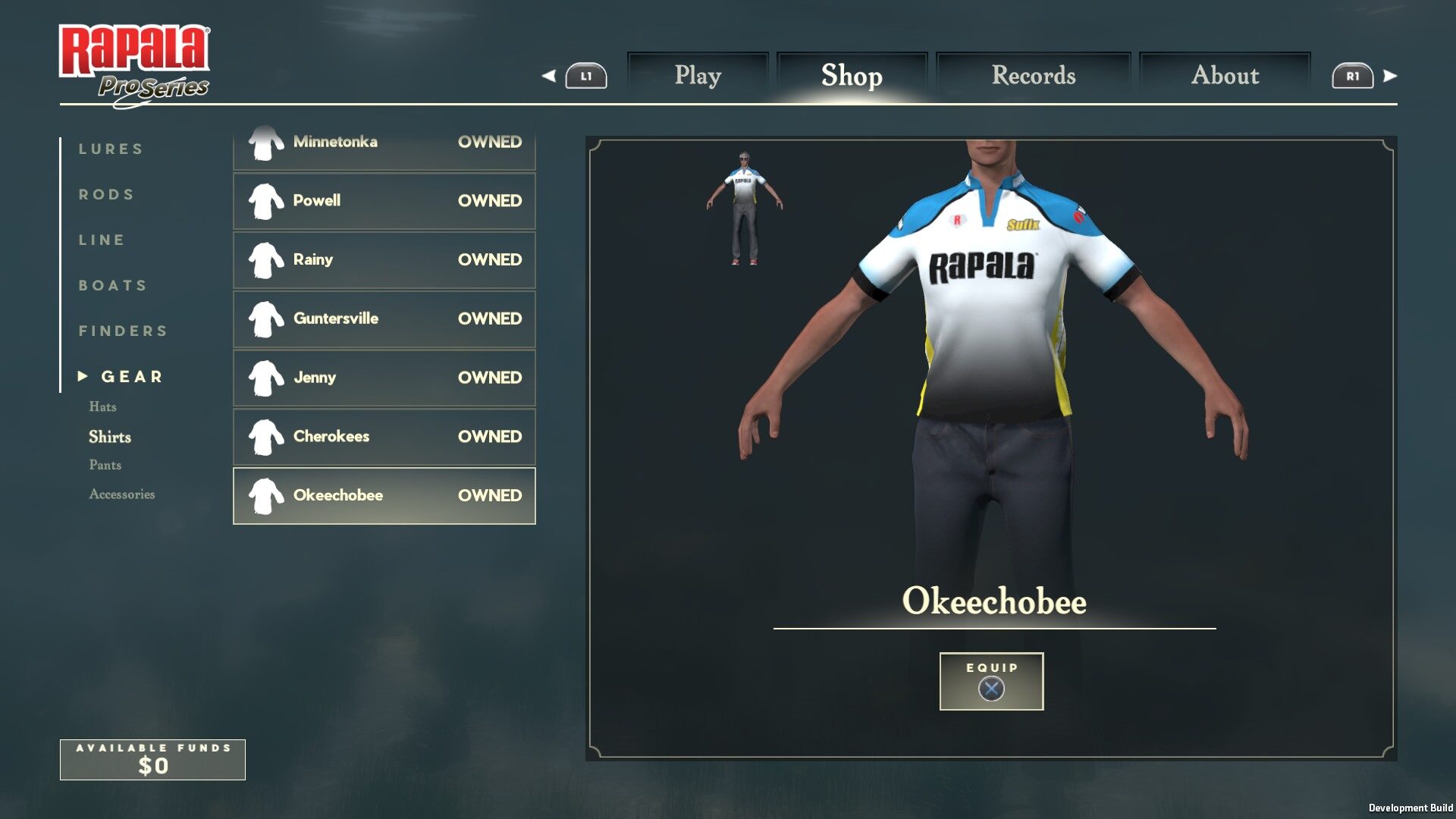Click the Jenny shirt icon

tap(265, 377)
